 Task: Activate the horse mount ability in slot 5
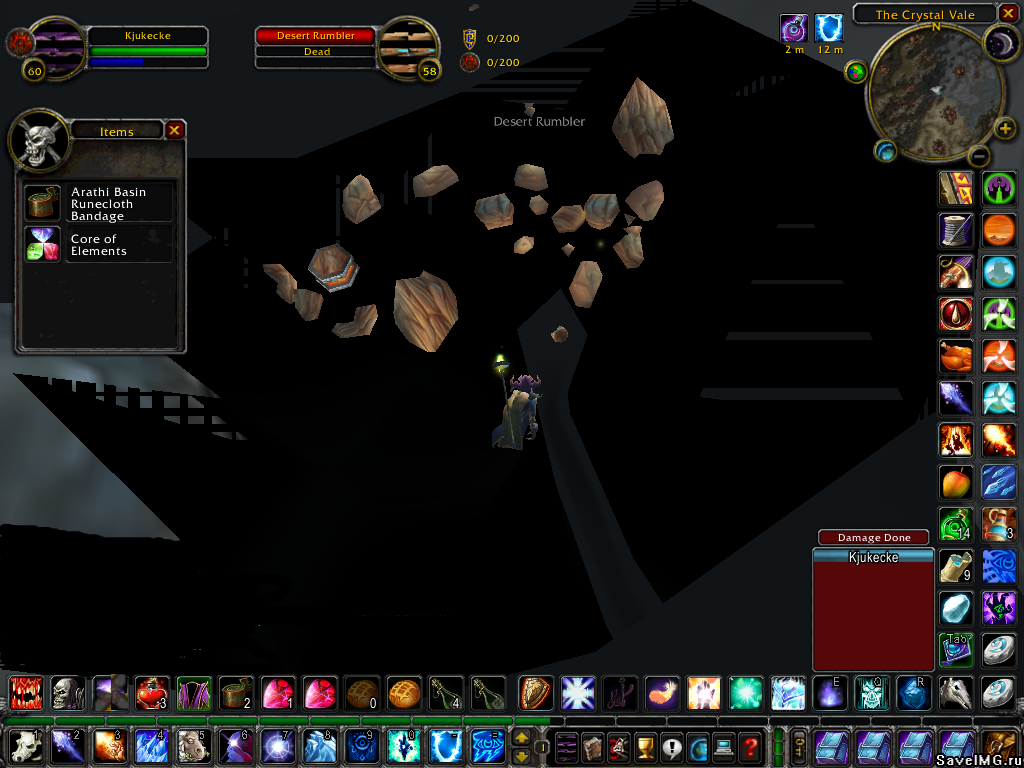(193, 746)
